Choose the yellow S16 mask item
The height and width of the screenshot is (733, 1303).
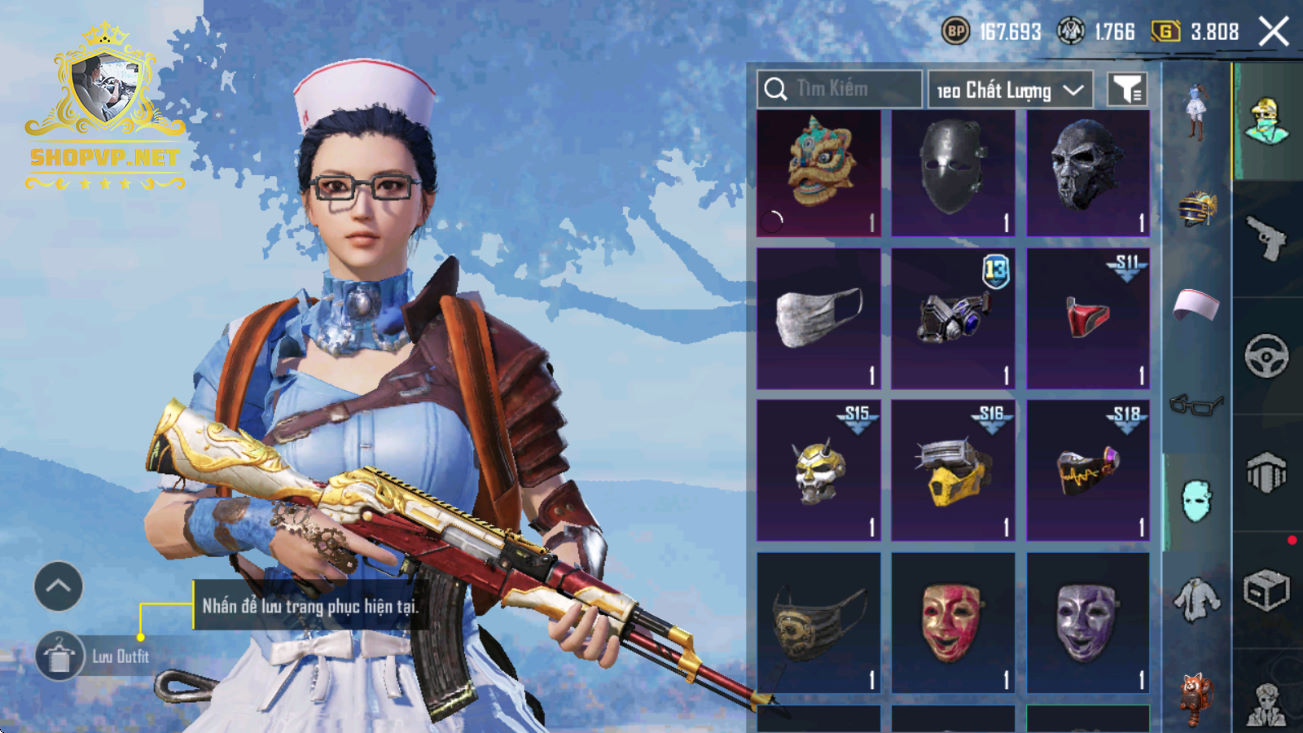click(x=953, y=470)
